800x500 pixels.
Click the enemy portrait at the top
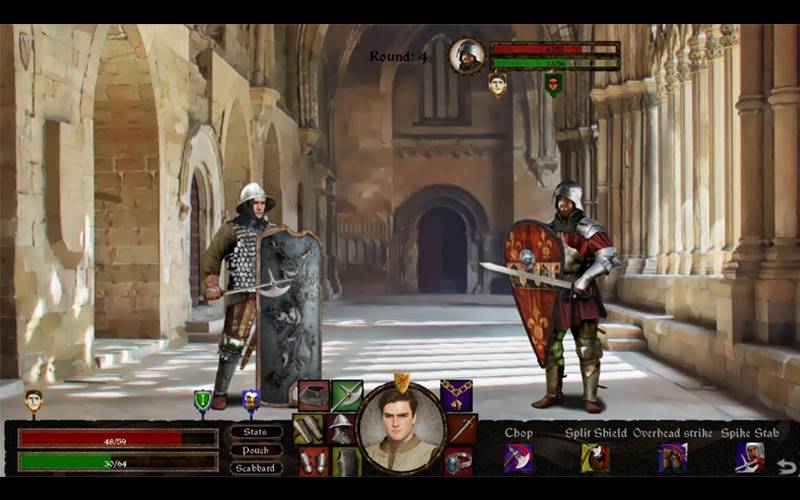pos(467,56)
